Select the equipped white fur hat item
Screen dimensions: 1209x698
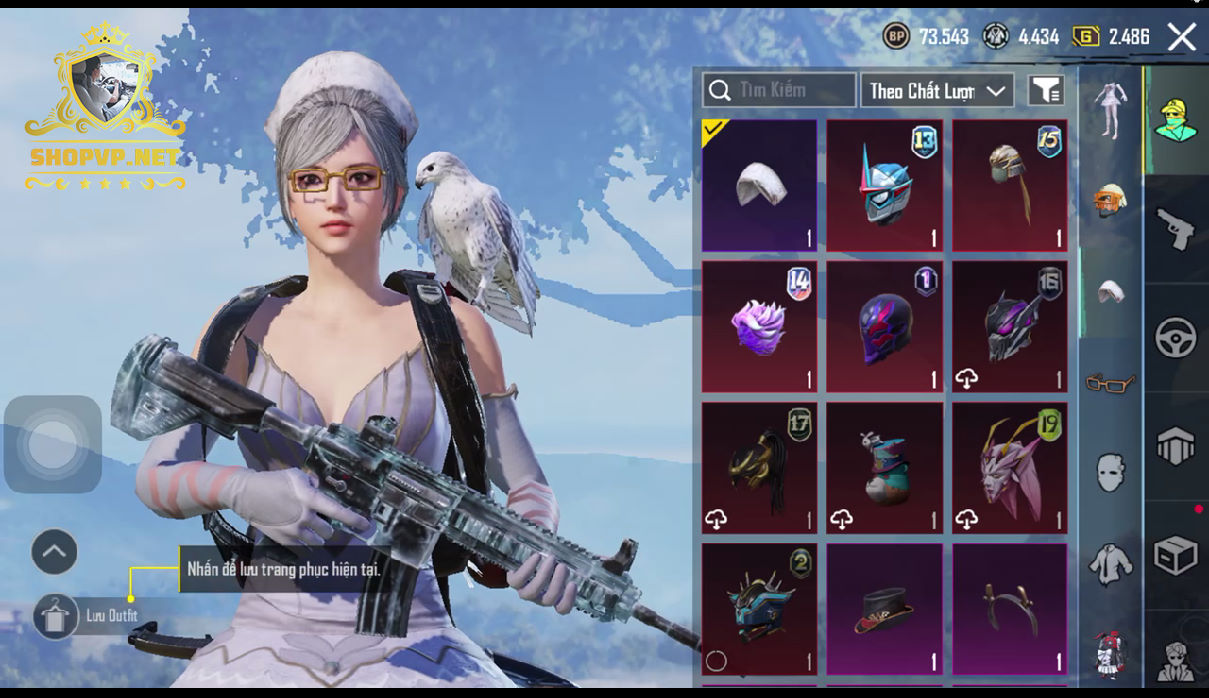(x=759, y=186)
